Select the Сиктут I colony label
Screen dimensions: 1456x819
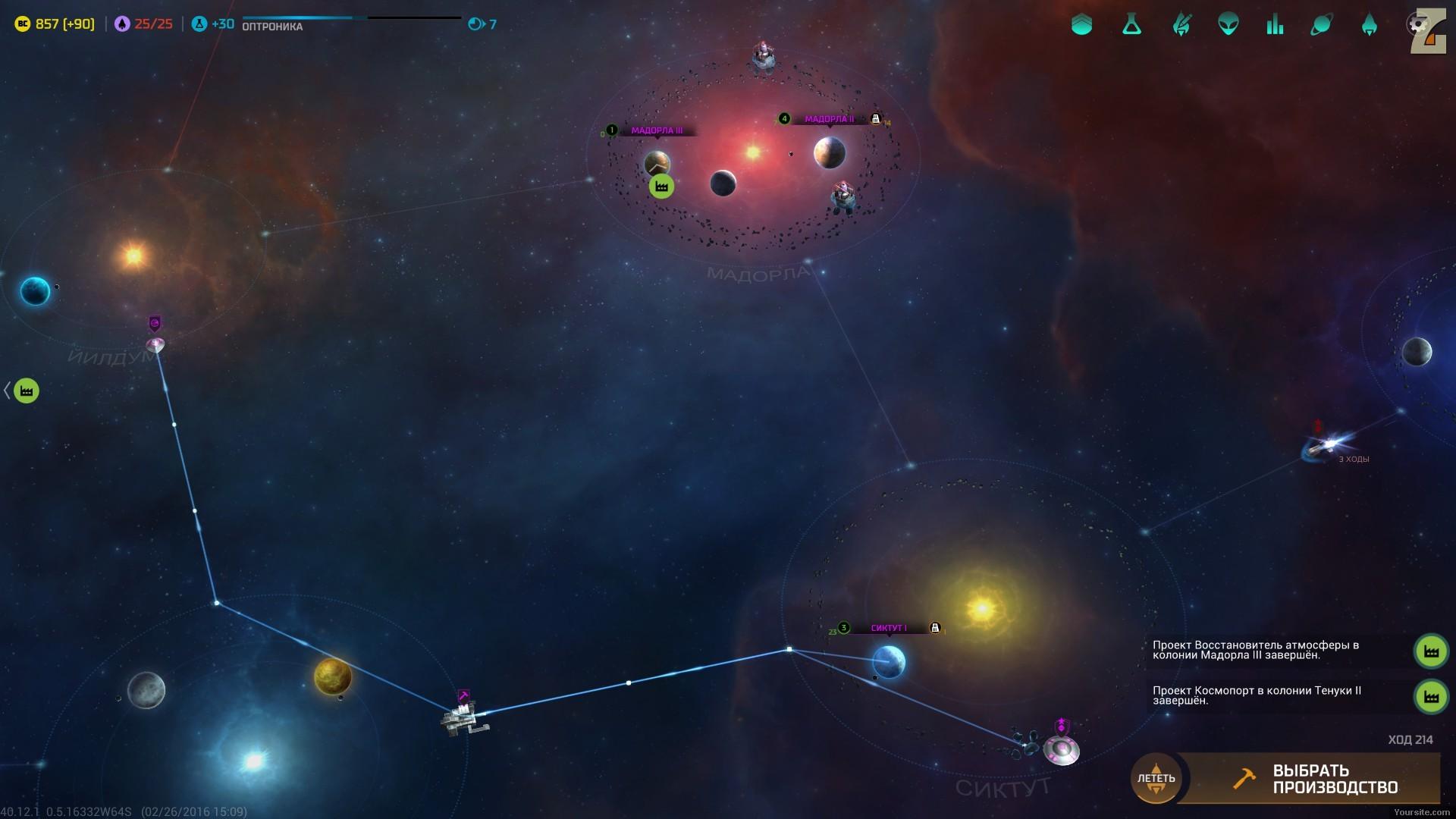click(x=889, y=628)
